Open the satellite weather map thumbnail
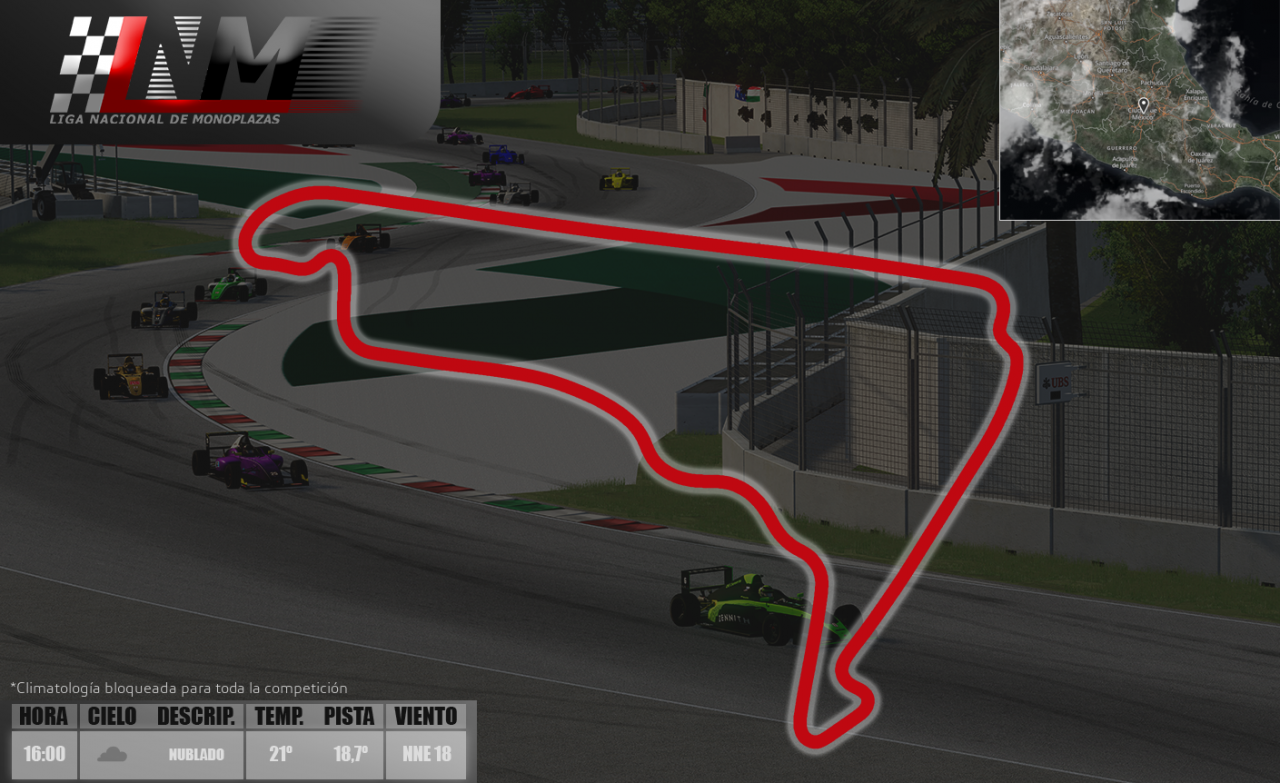 coord(1139,110)
